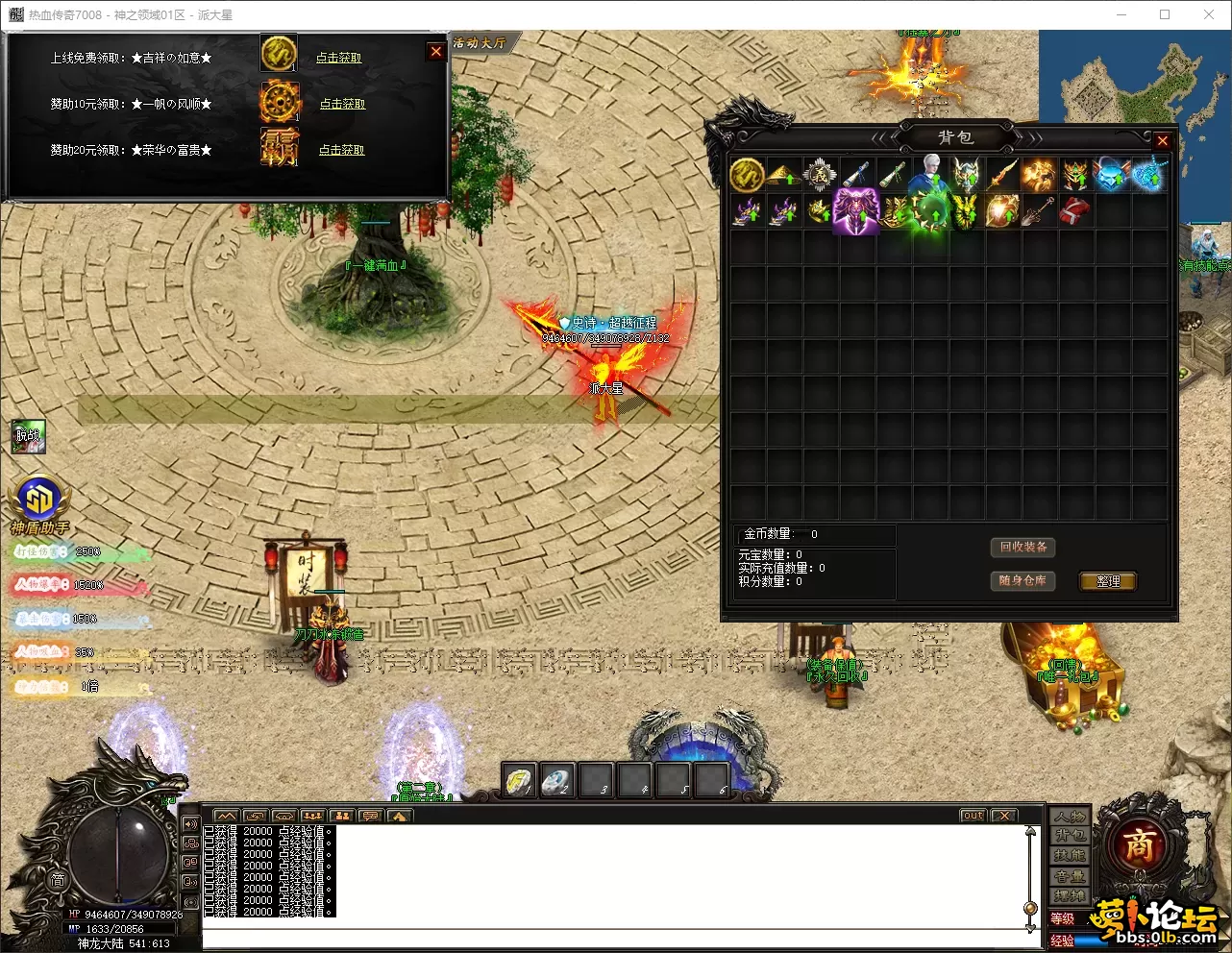The width and height of the screenshot is (1232, 953).
Task: Close the reward claim panel
Action: 436,52
